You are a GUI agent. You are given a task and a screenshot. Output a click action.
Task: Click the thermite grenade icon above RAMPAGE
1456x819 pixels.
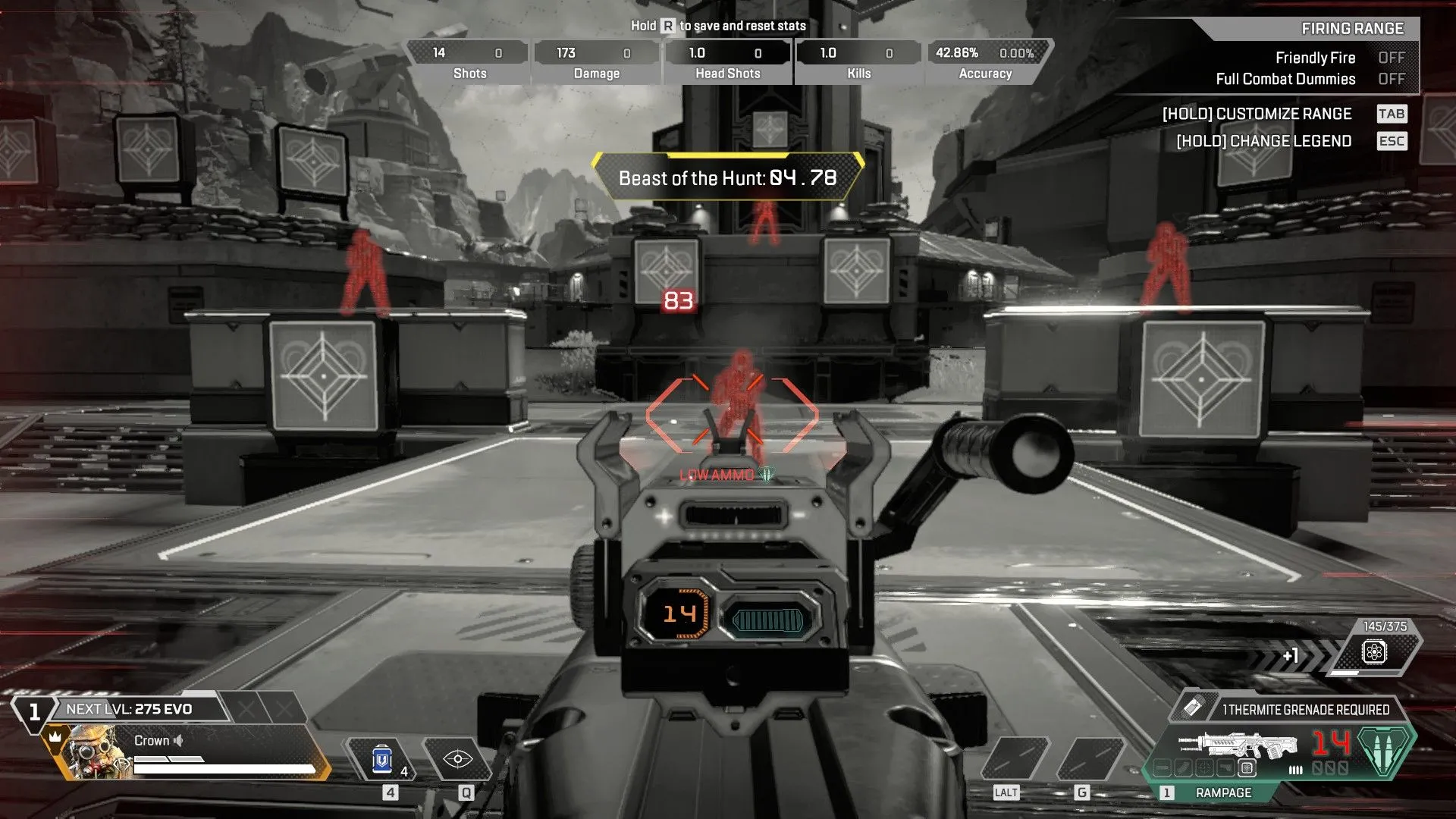[1192, 708]
